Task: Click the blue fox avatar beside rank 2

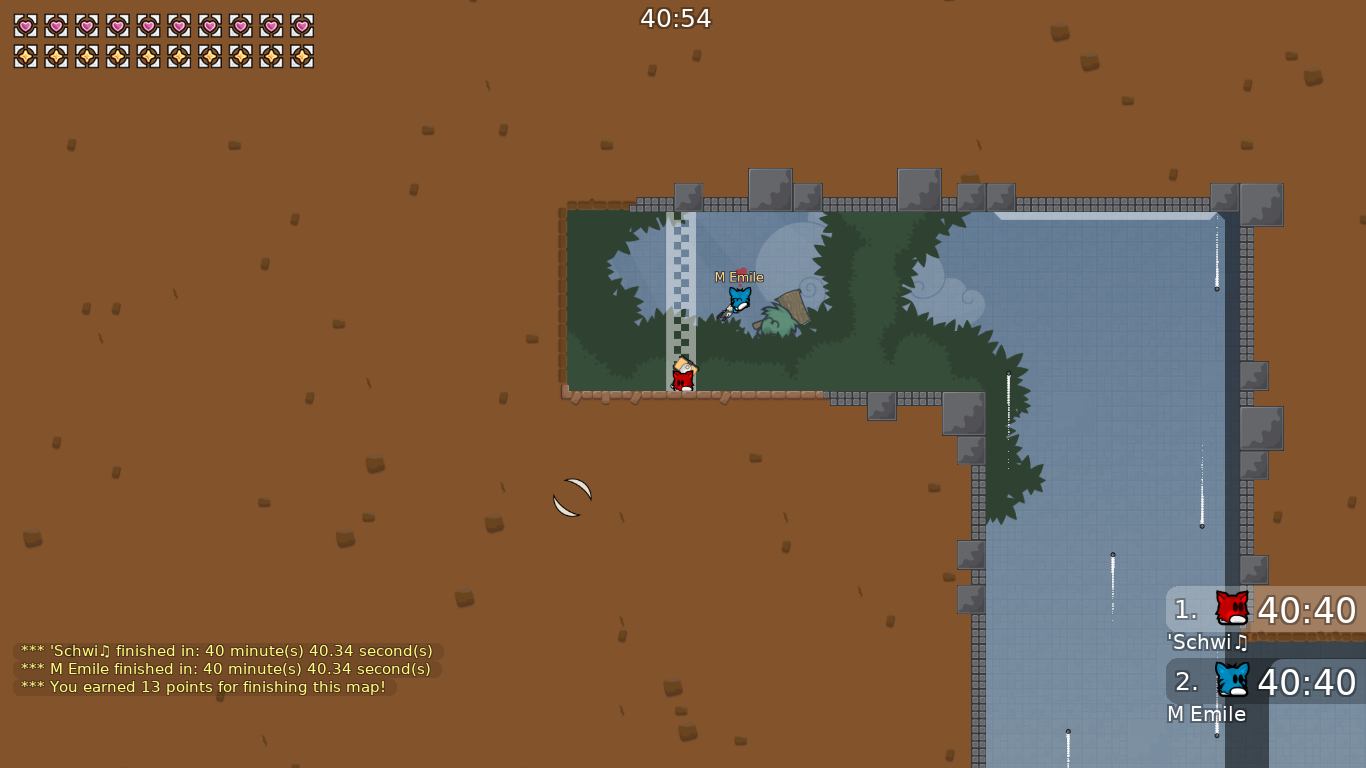Action: 1232,680
